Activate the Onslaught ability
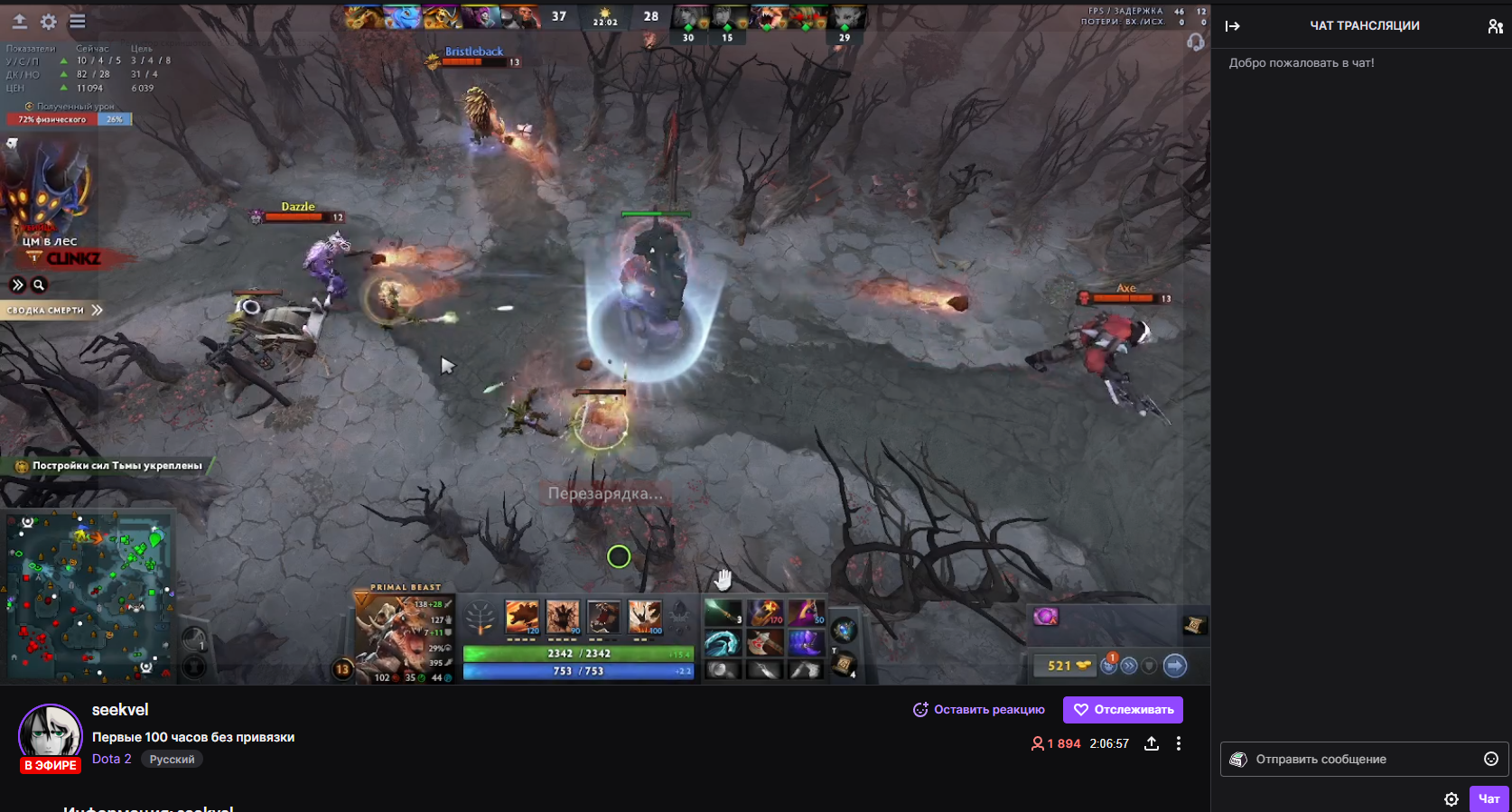 [522, 617]
